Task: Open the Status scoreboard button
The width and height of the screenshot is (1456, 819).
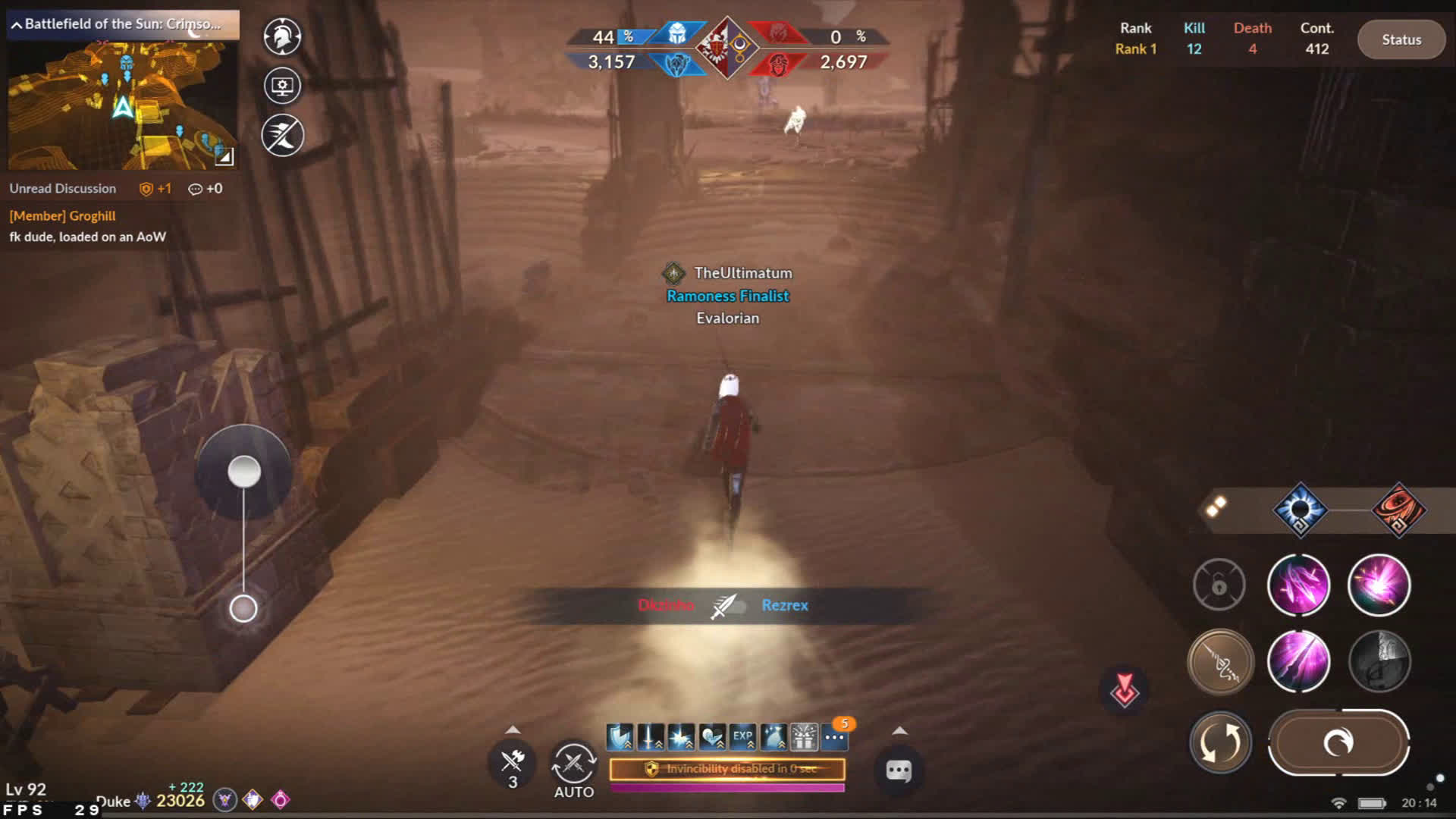Action: coord(1401,39)
